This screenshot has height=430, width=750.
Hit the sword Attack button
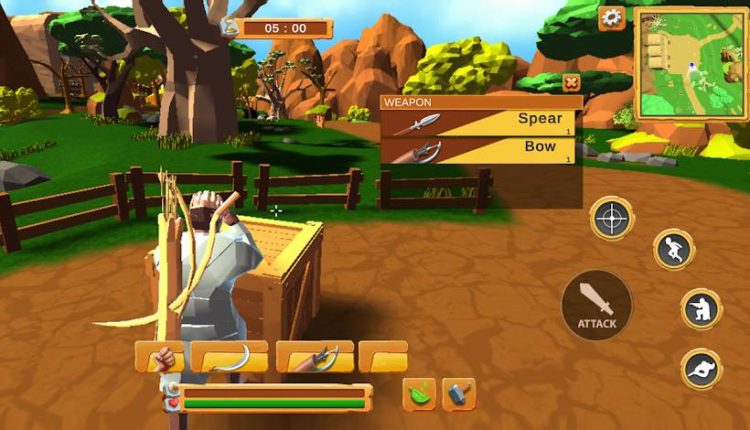(x=596, y=305)
